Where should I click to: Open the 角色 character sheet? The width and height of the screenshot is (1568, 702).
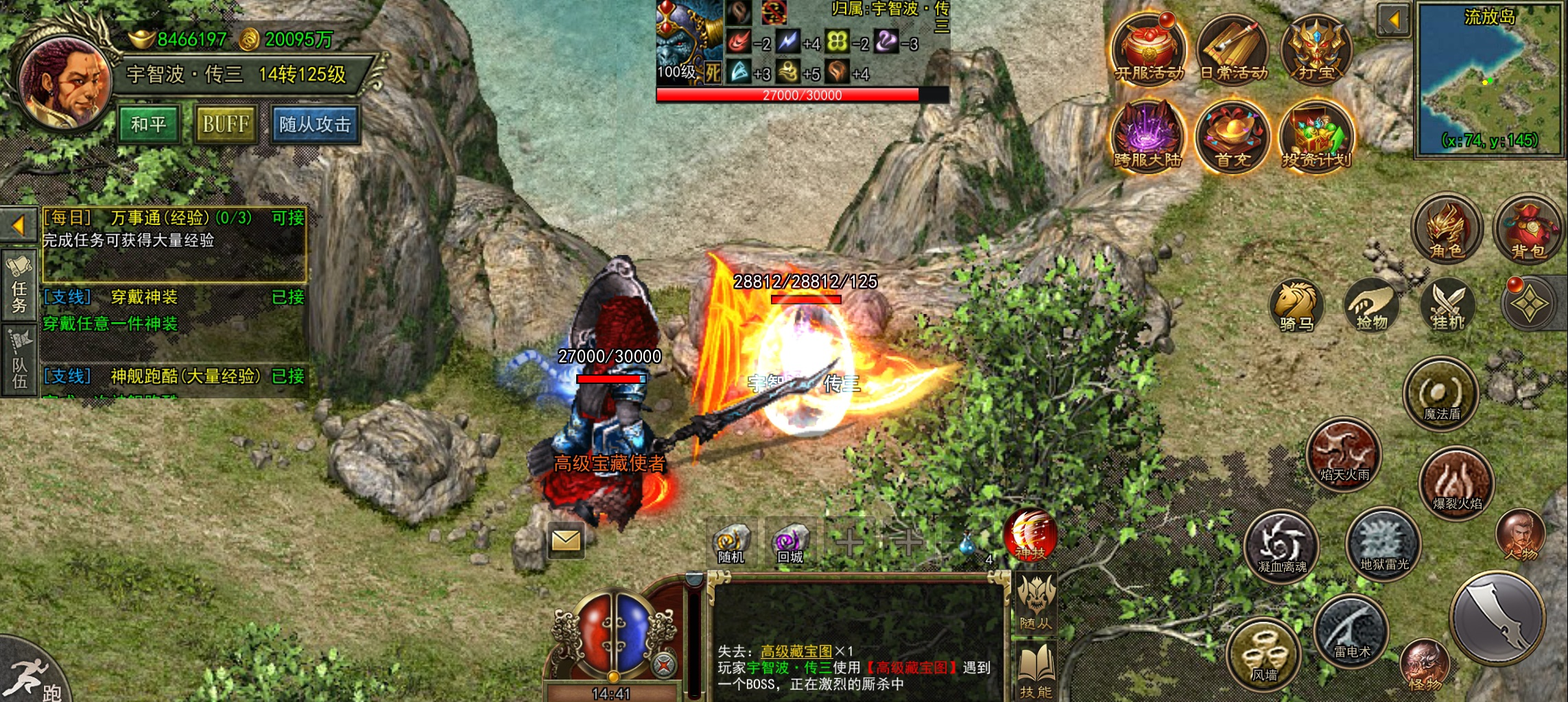click(1447, 228)
